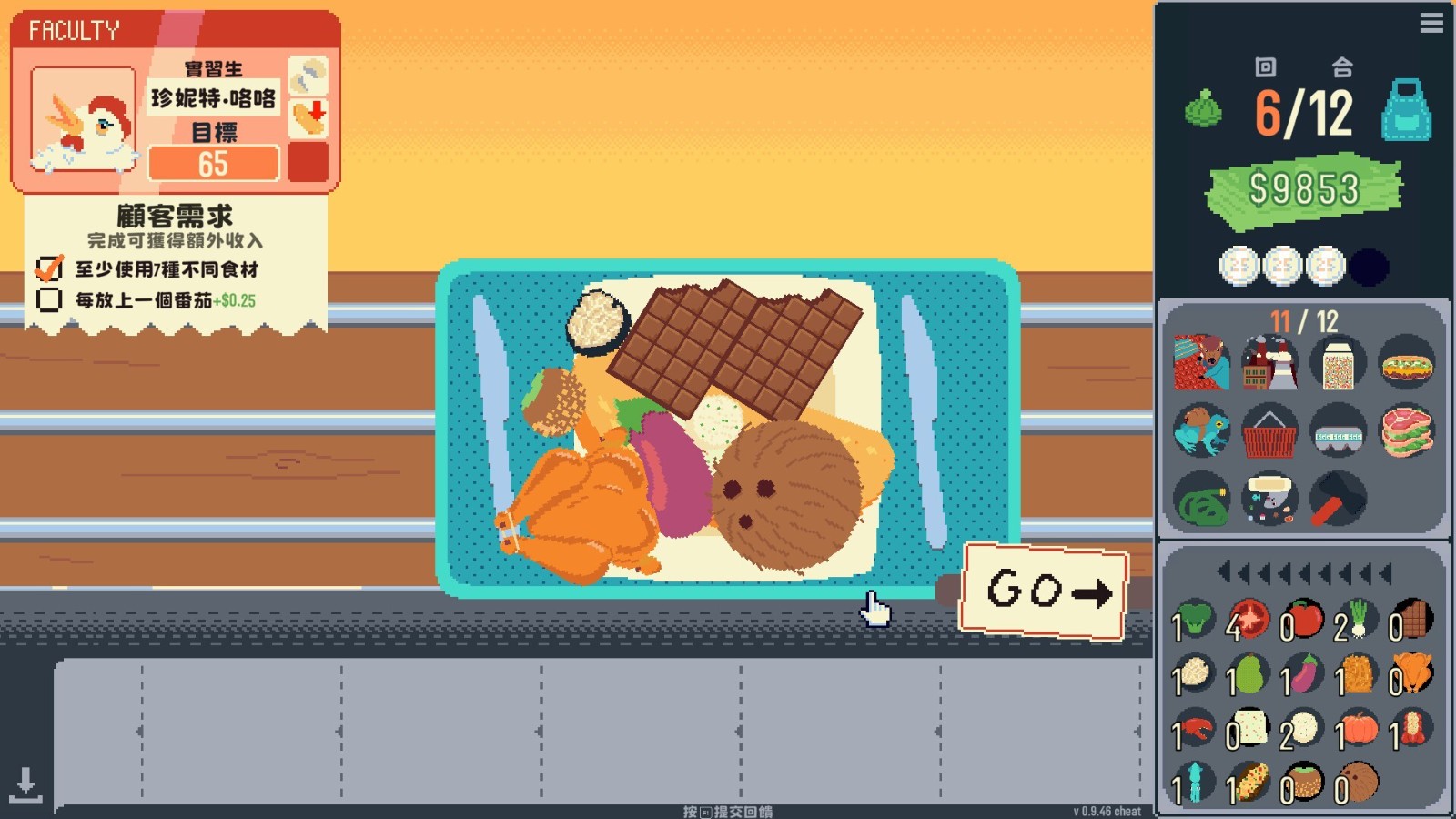Viewport: 1456px width, 819px height.
Task: Click the egg carton perk icon
Action: (1338, 432)
